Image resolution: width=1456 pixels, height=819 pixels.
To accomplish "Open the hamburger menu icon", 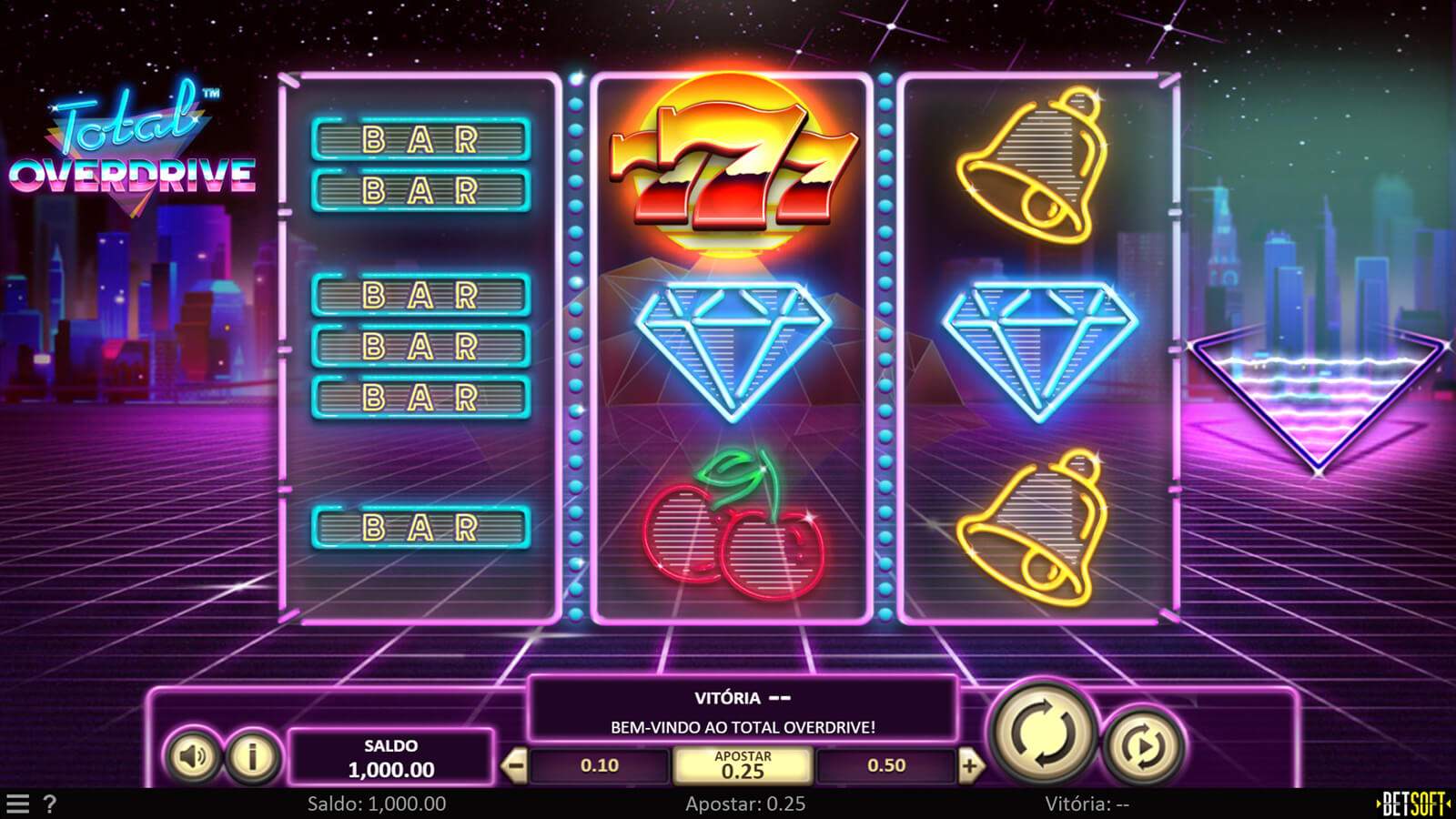I will tap(18, 804).
